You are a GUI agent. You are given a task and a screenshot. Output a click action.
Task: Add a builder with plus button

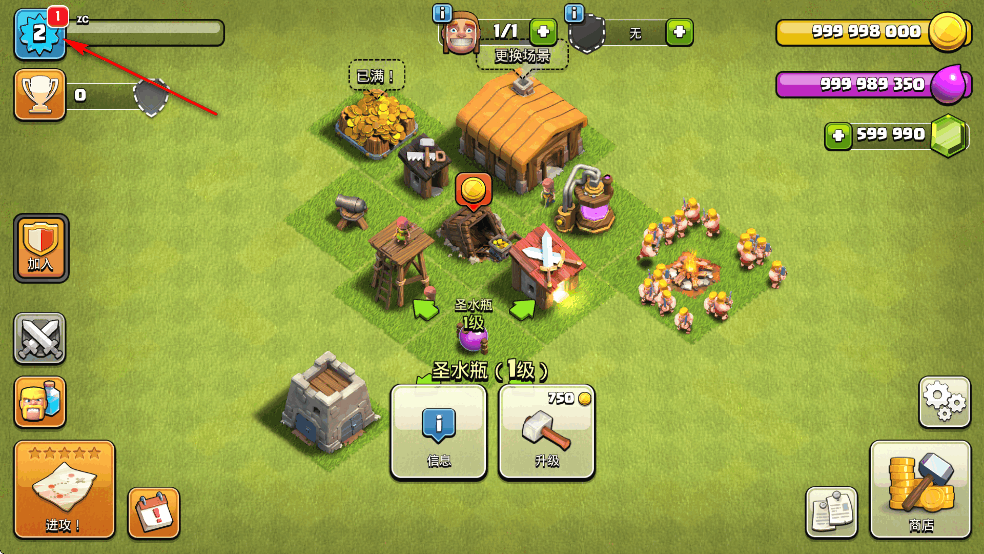(543, 31)
